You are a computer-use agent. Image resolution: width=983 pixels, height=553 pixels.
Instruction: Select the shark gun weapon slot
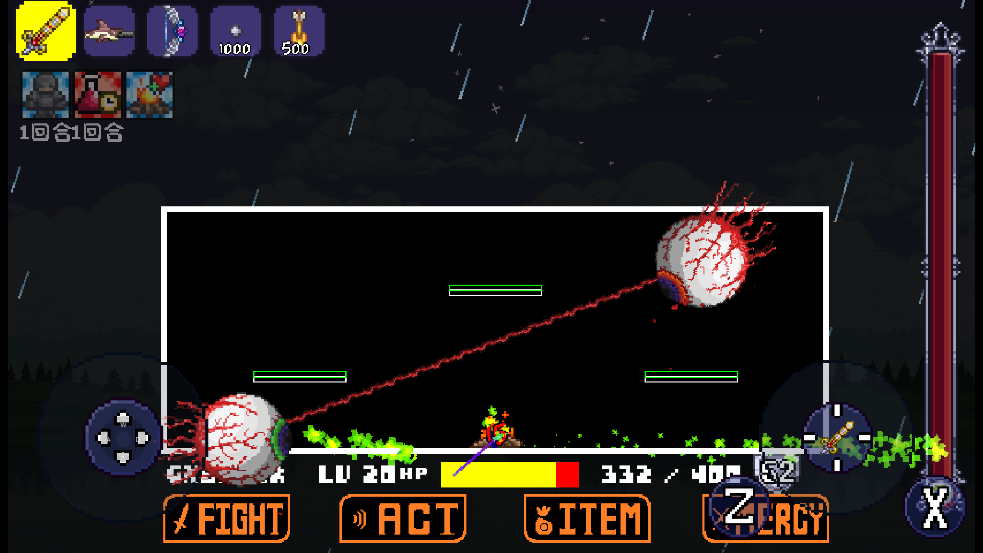click(x=109, y=31)
